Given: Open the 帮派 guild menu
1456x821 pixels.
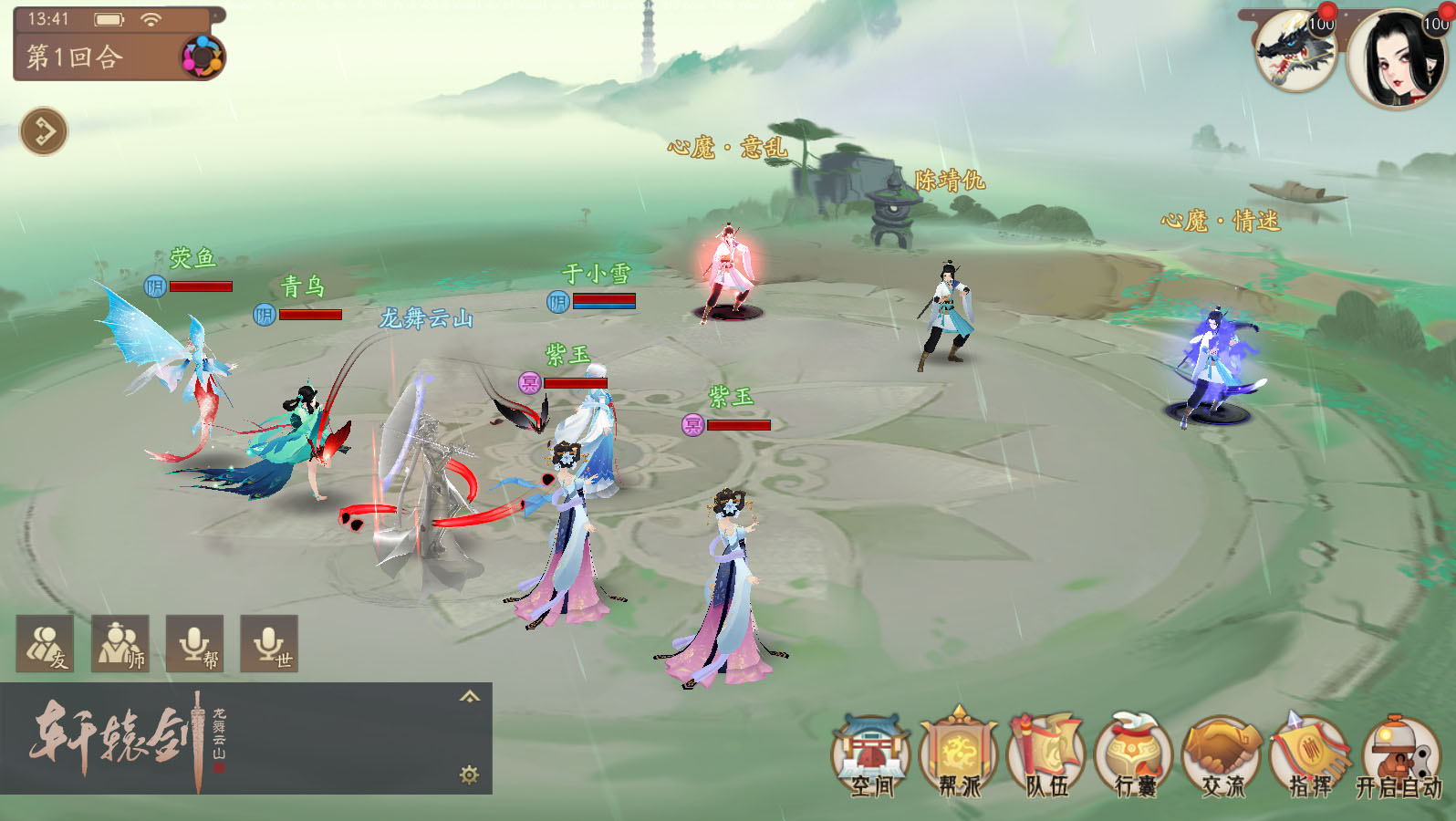Looking at the screenshot, I should (x=958, y=757).
